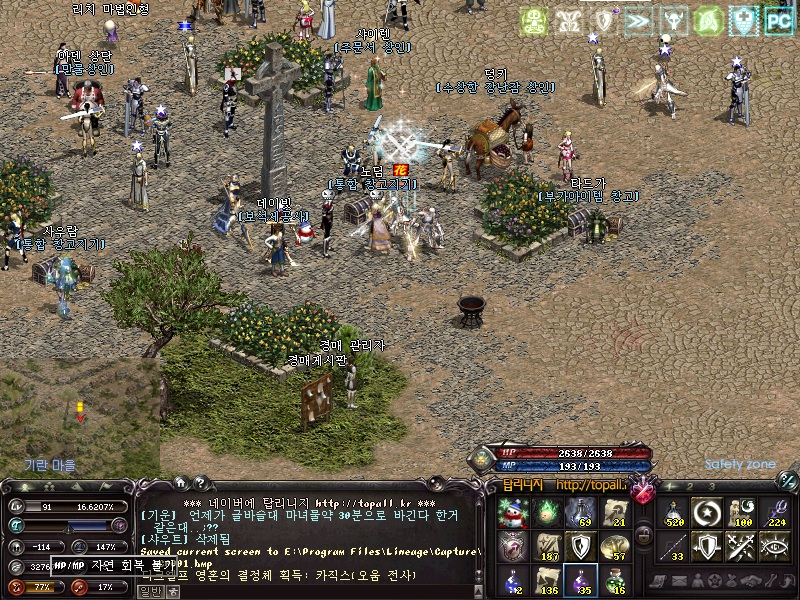
Task: Use the grey potion with 69 count
Action: coord(580,513)
